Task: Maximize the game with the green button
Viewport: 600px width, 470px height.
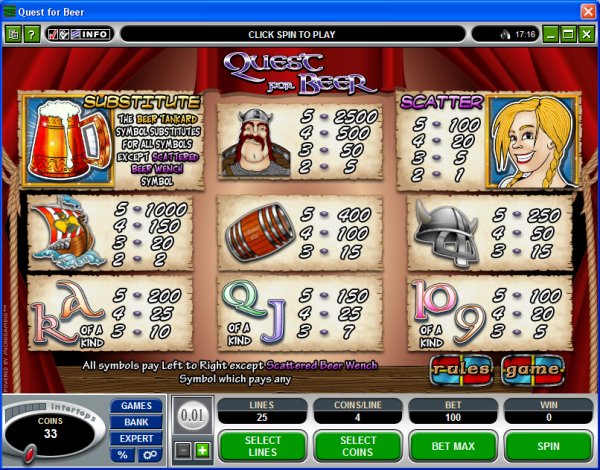Action: pos(567,34)
